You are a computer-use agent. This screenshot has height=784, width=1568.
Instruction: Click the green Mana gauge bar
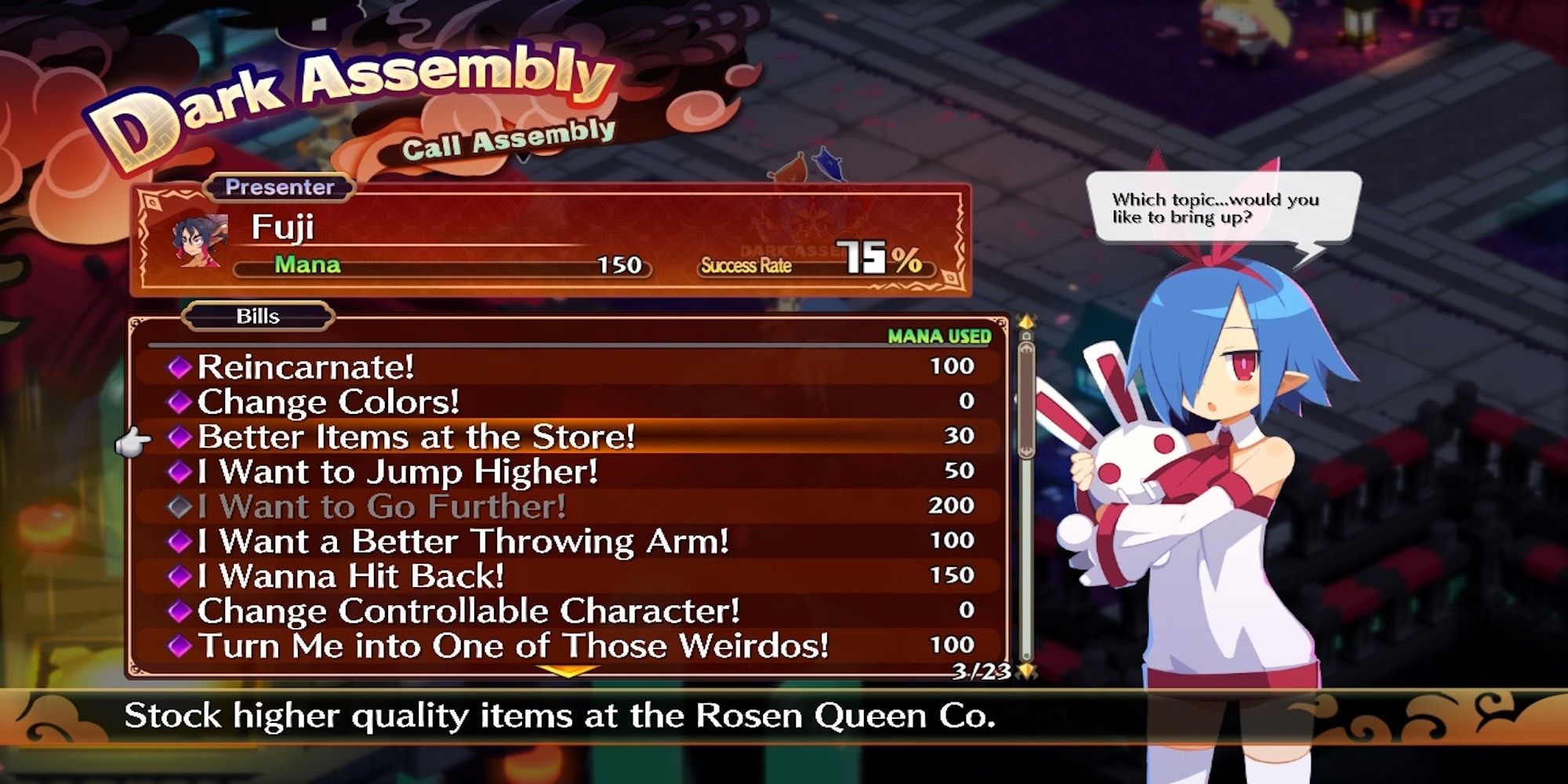[x=439, y=267]
